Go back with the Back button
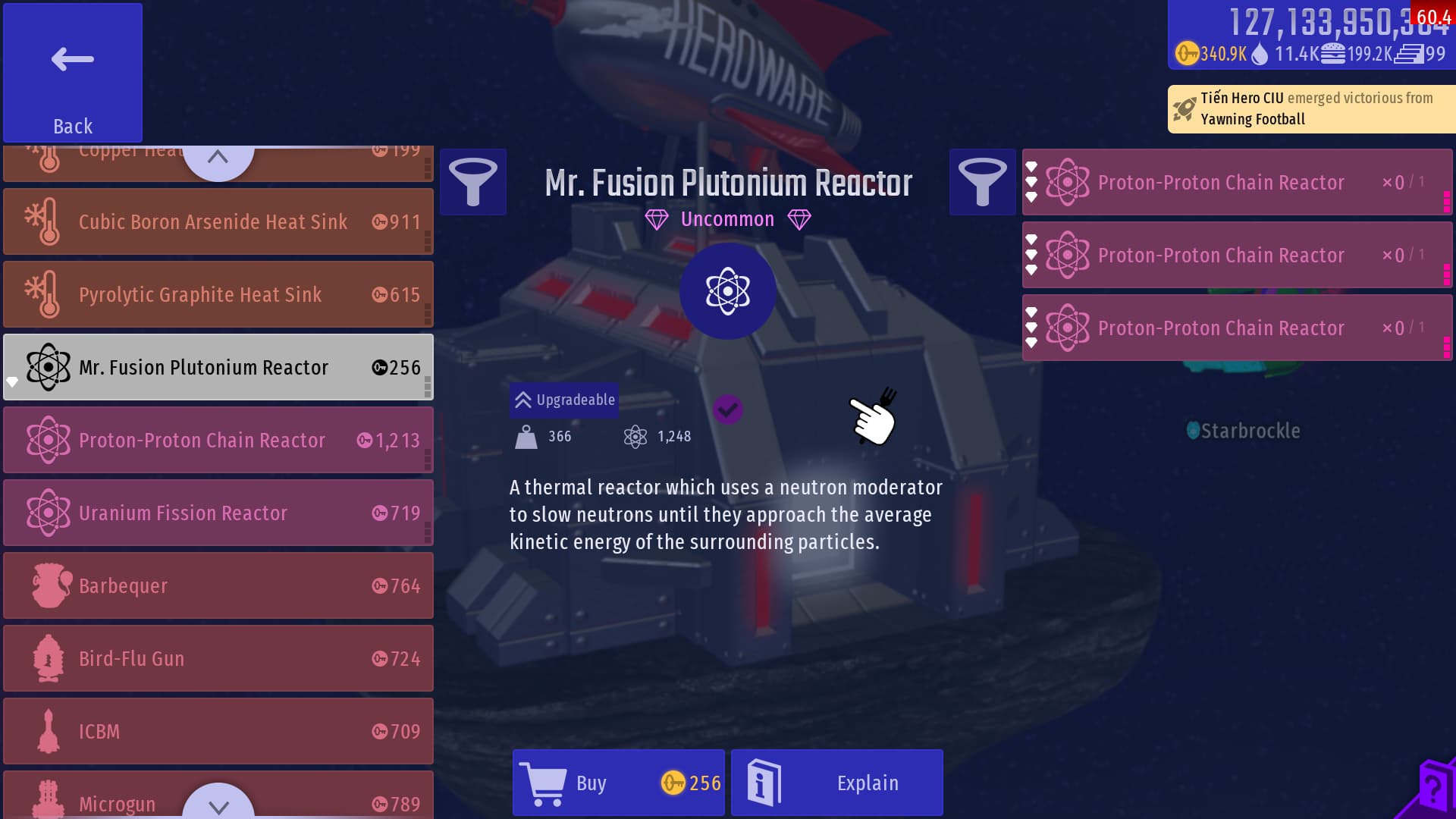Image resolution: width=1456 pixels, height=819 pixels. click(73, 73)
